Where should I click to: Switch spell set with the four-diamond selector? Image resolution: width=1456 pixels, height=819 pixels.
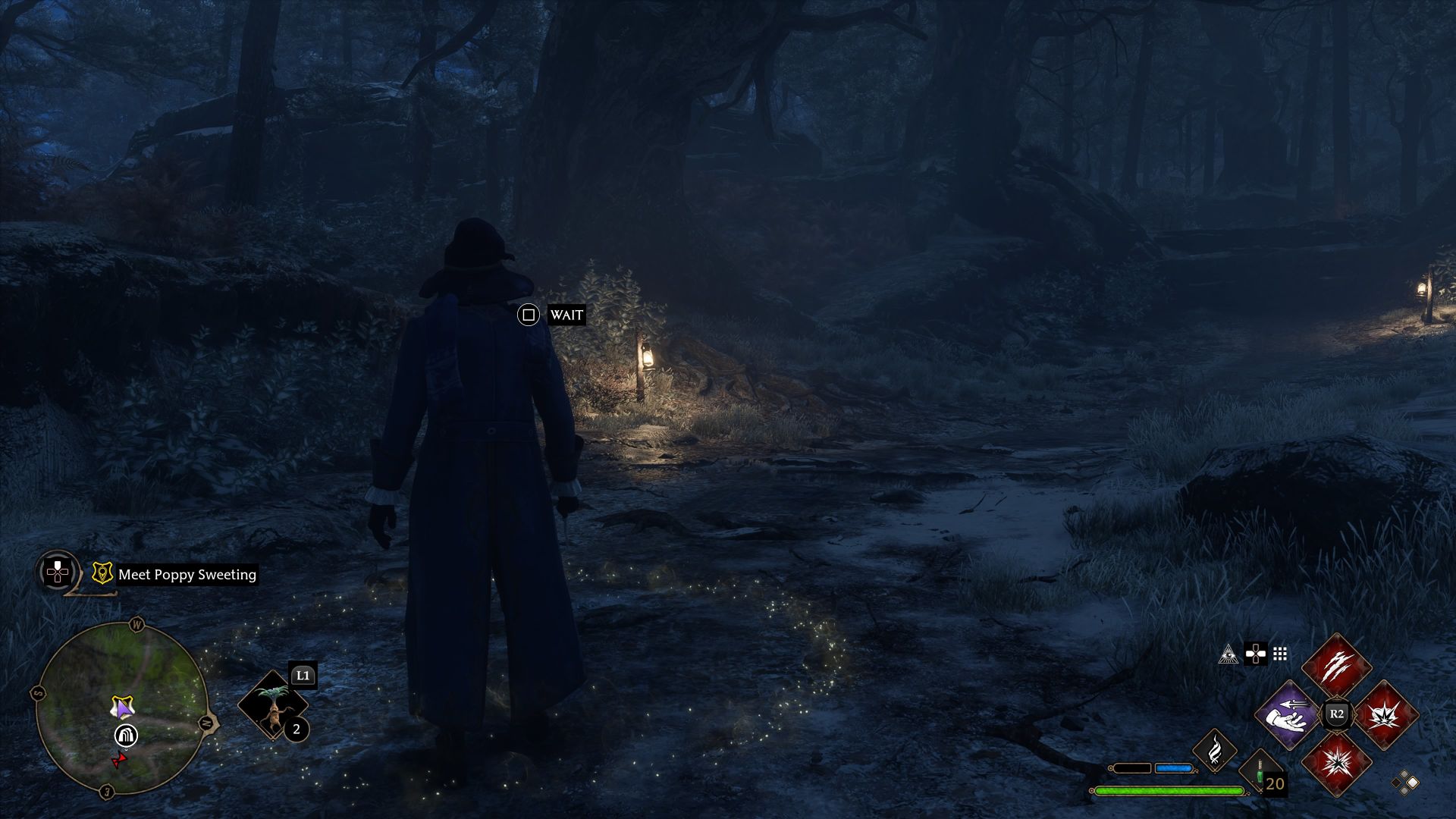tap(1404, 783)
